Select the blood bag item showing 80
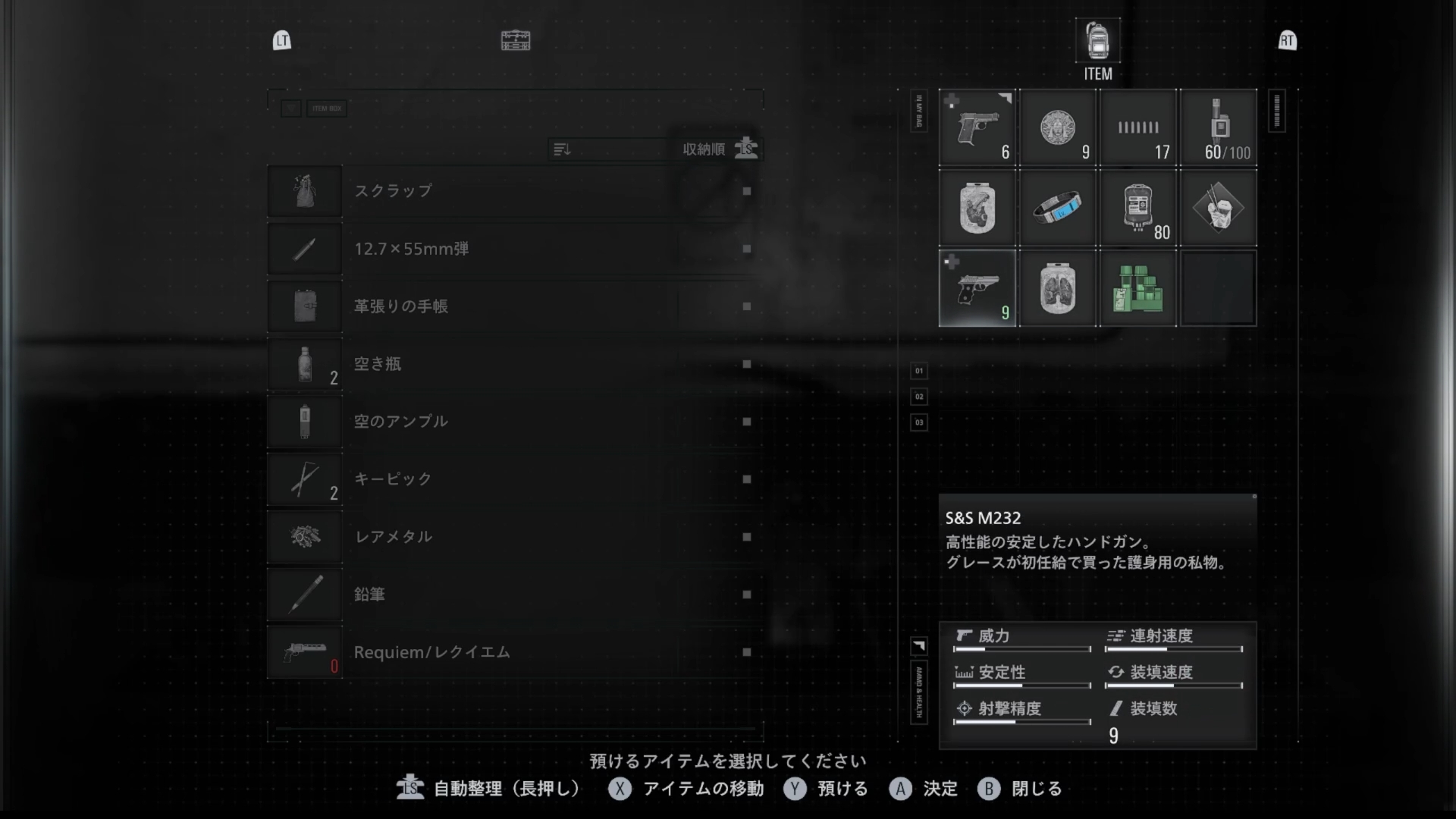The height and width of the screenshot is (819, 1456). tap(1137, 208)
